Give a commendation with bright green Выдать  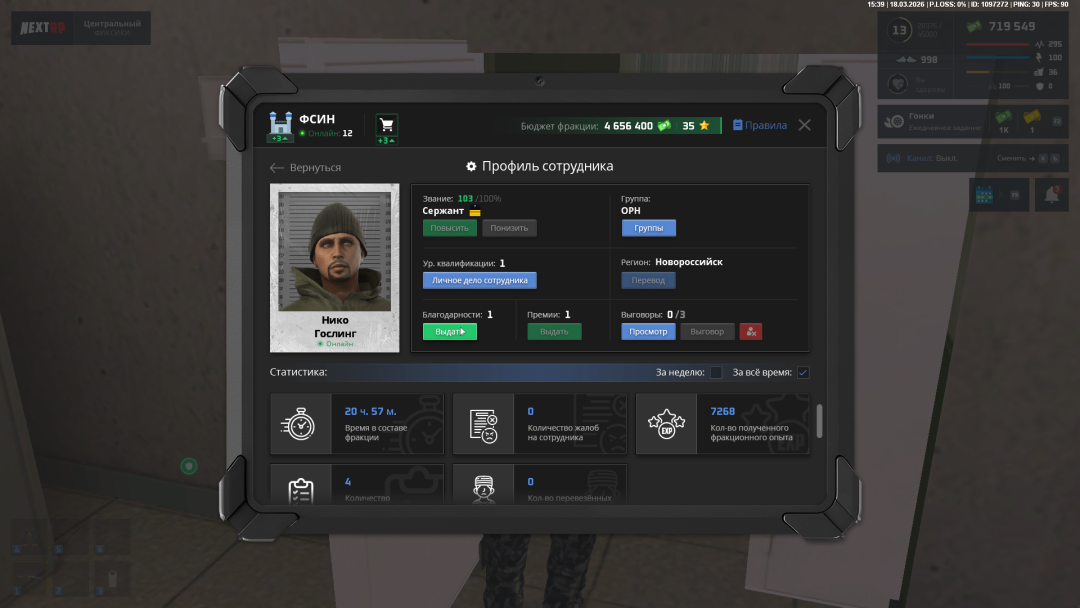click(449, 331)
